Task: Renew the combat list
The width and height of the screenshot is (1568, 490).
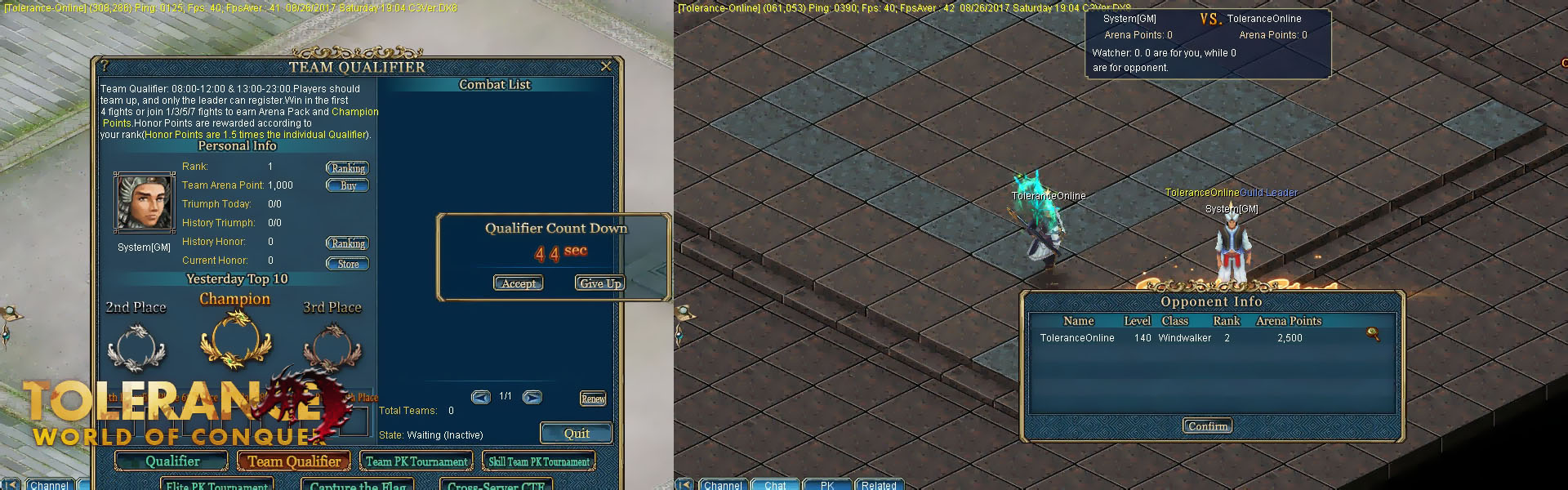Action: (x=593, y=399)
